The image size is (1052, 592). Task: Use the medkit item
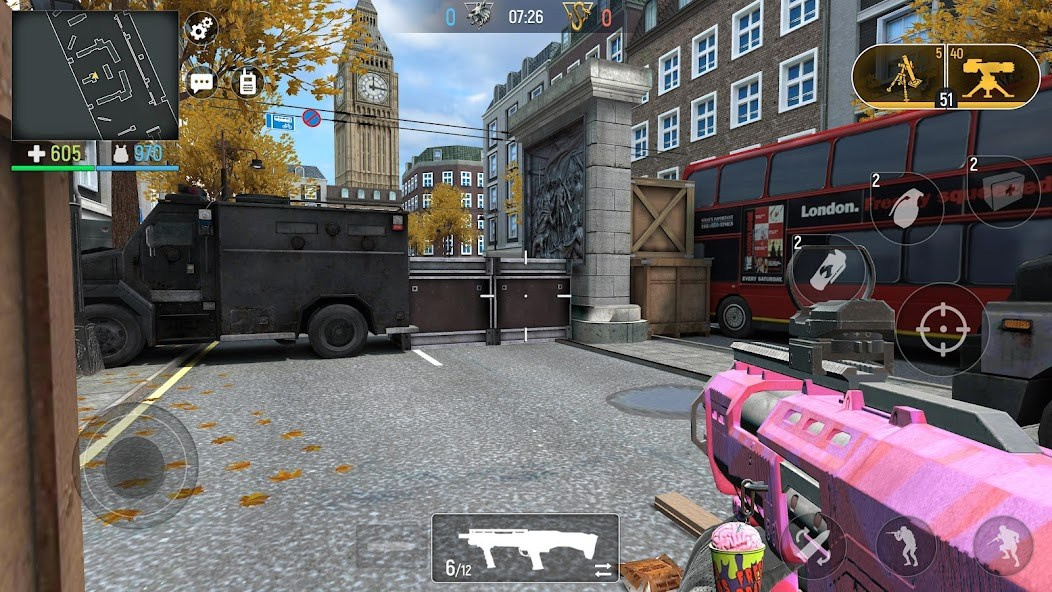(1003, 192)
